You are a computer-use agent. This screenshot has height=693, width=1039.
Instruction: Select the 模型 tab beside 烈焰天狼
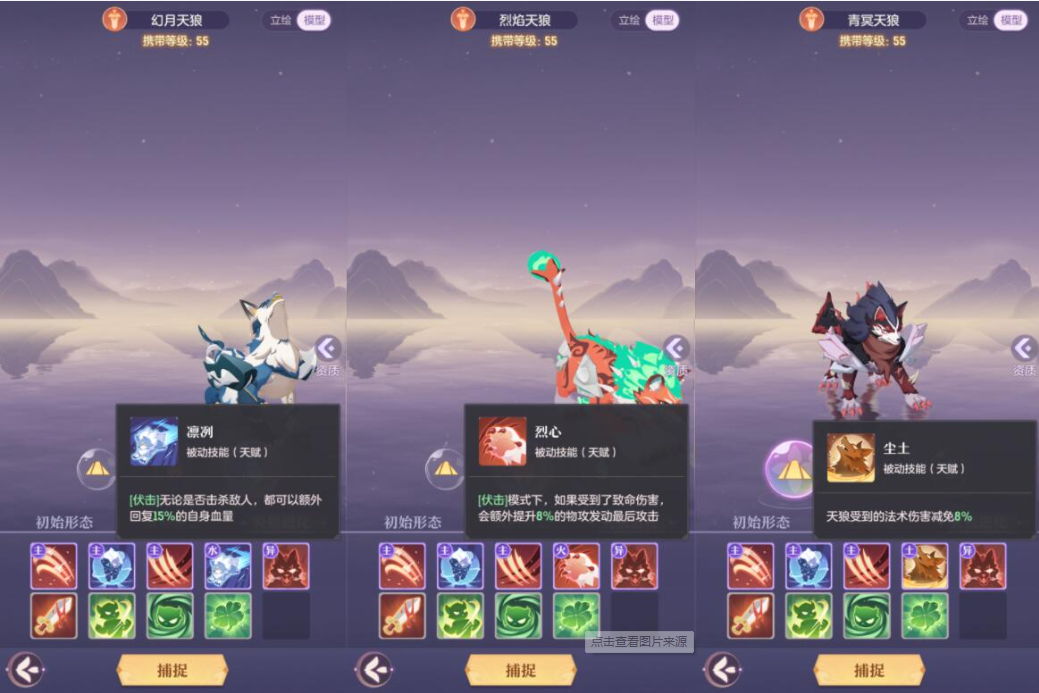[x=661, y=20]
